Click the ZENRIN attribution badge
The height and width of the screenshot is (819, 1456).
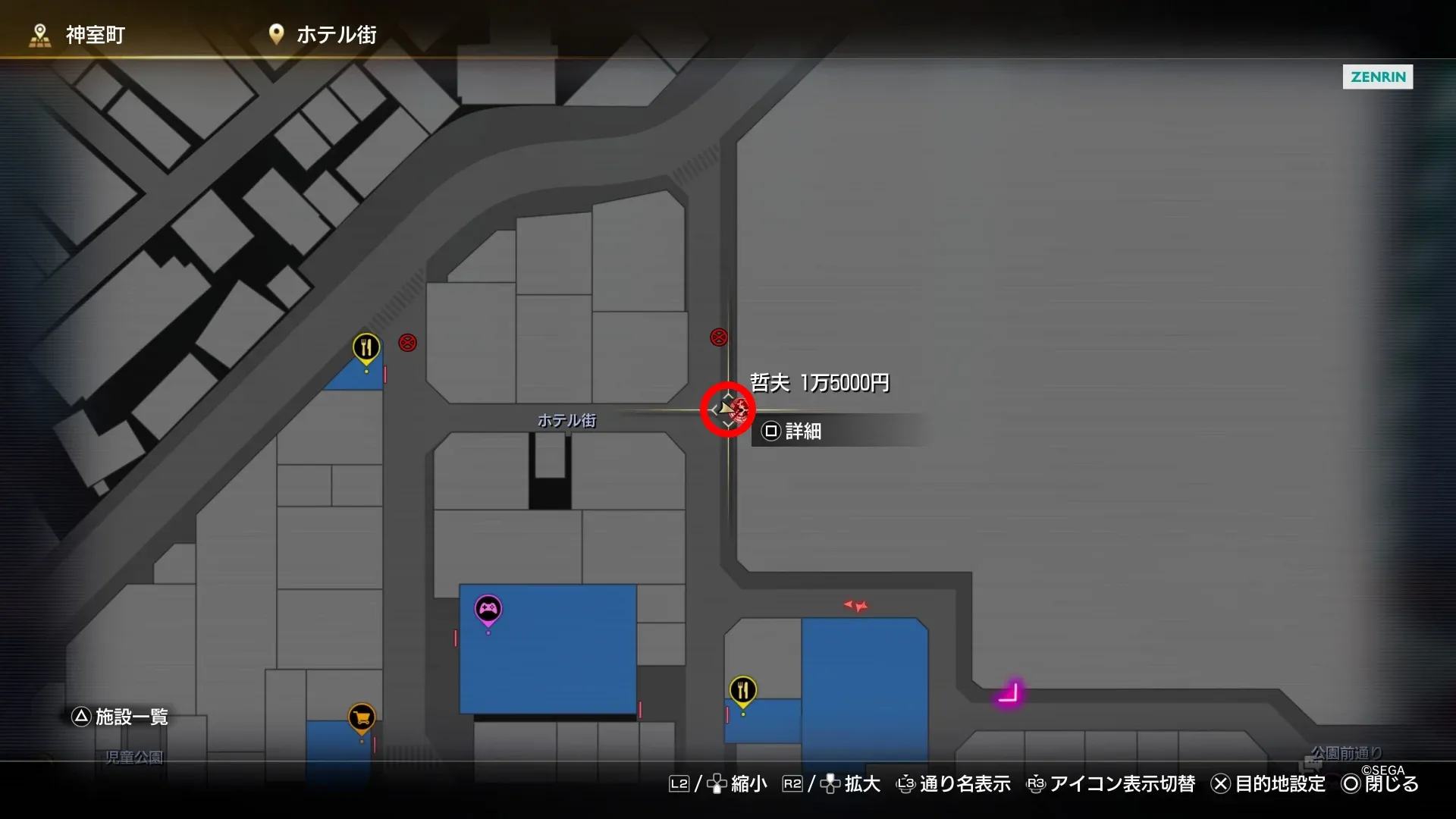1377,77
